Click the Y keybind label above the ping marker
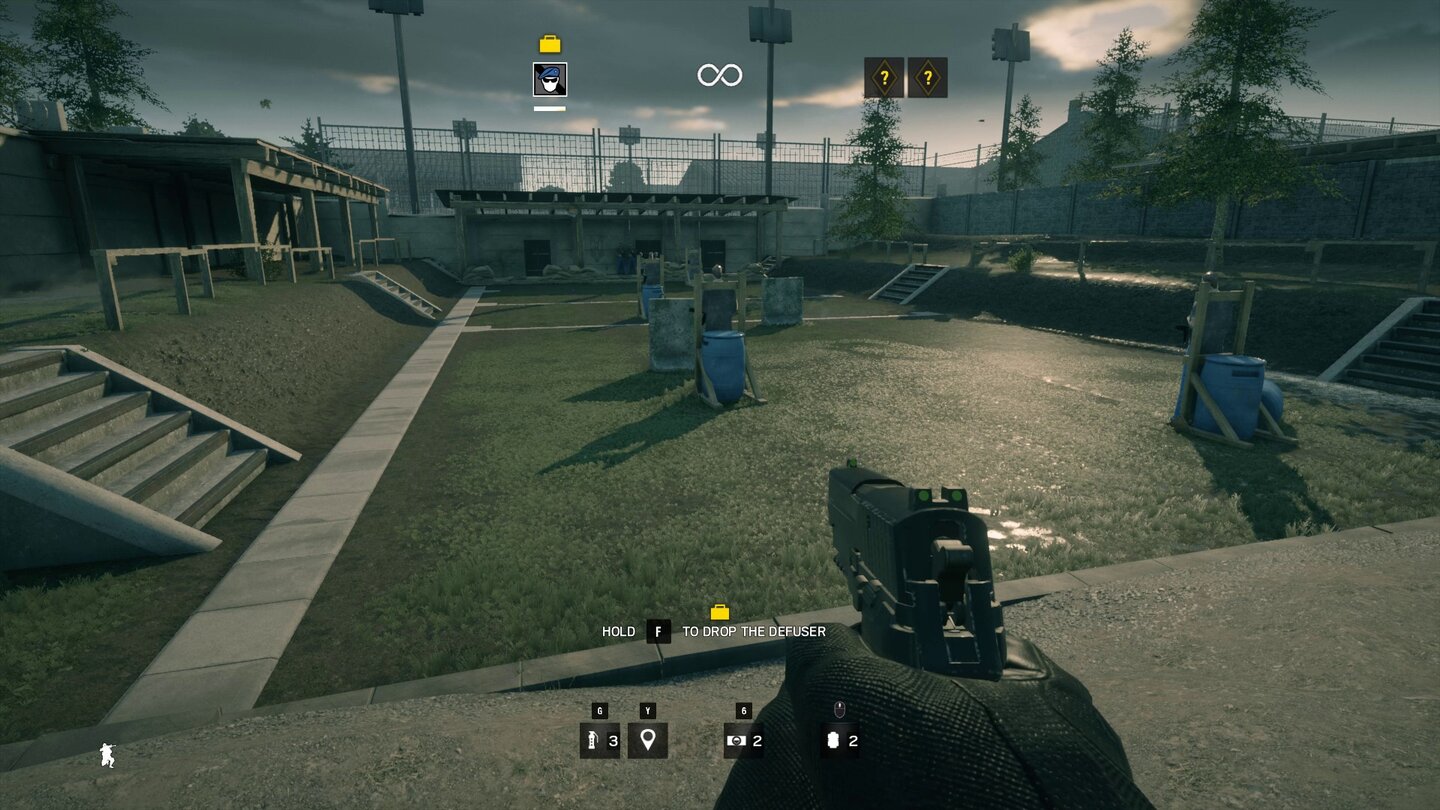This screenshot has width=1440, height=810. [x=648, y=712]
